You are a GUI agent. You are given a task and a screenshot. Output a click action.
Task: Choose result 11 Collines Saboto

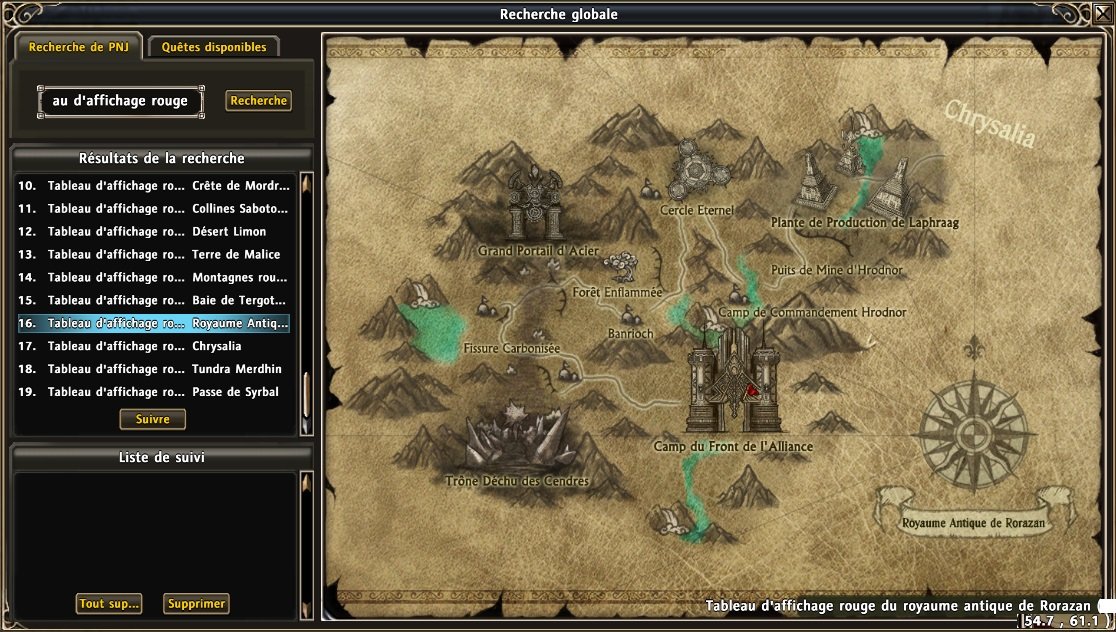[154, 209]
